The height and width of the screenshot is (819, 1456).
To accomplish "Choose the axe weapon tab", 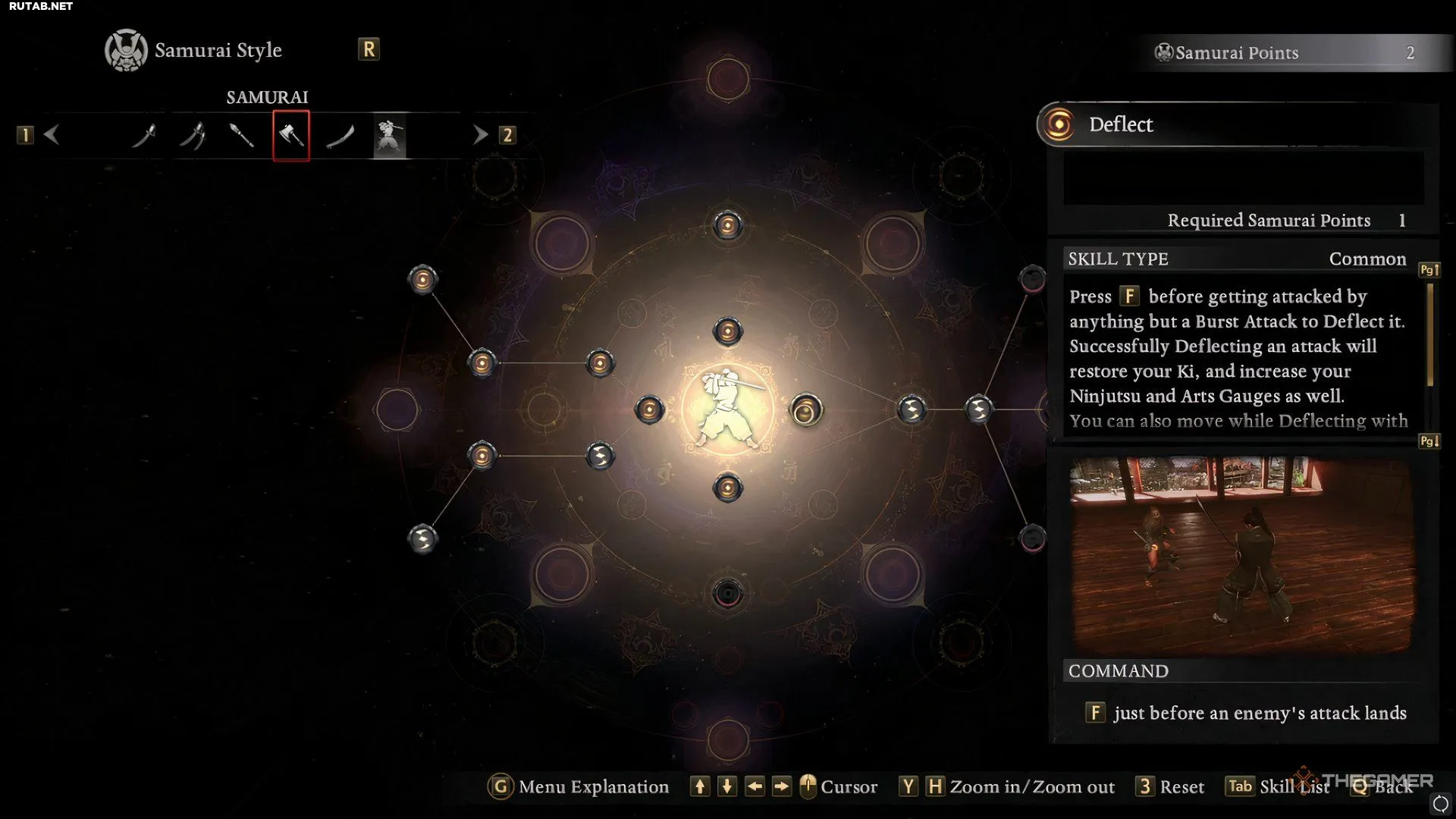I will [291, 136].
